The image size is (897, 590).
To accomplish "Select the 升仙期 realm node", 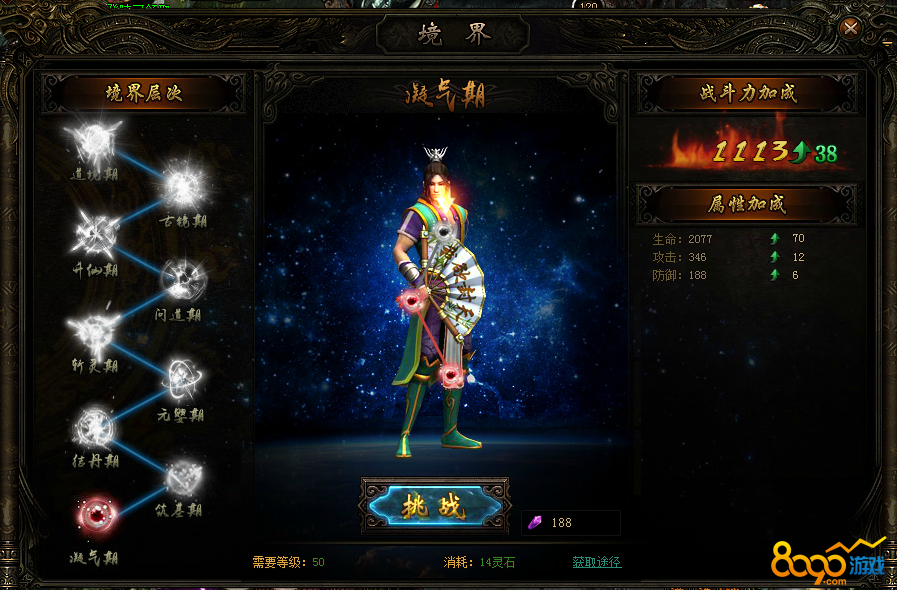I will (95, 233).
